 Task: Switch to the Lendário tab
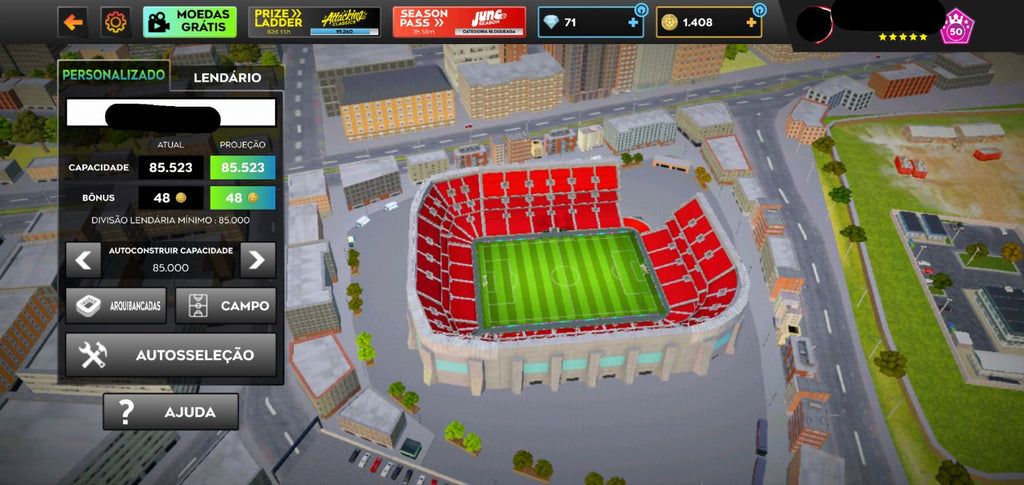point(227,77)
